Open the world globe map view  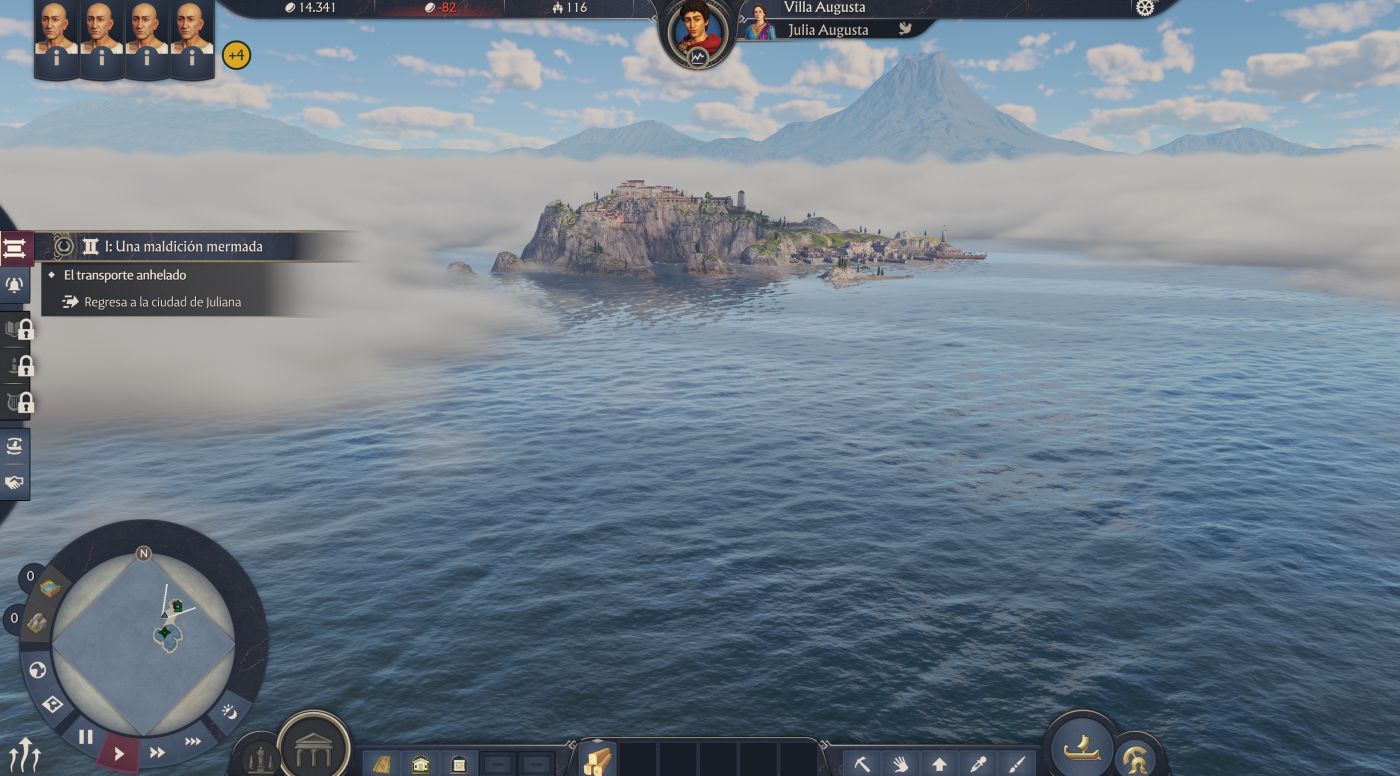coord(38,670)
